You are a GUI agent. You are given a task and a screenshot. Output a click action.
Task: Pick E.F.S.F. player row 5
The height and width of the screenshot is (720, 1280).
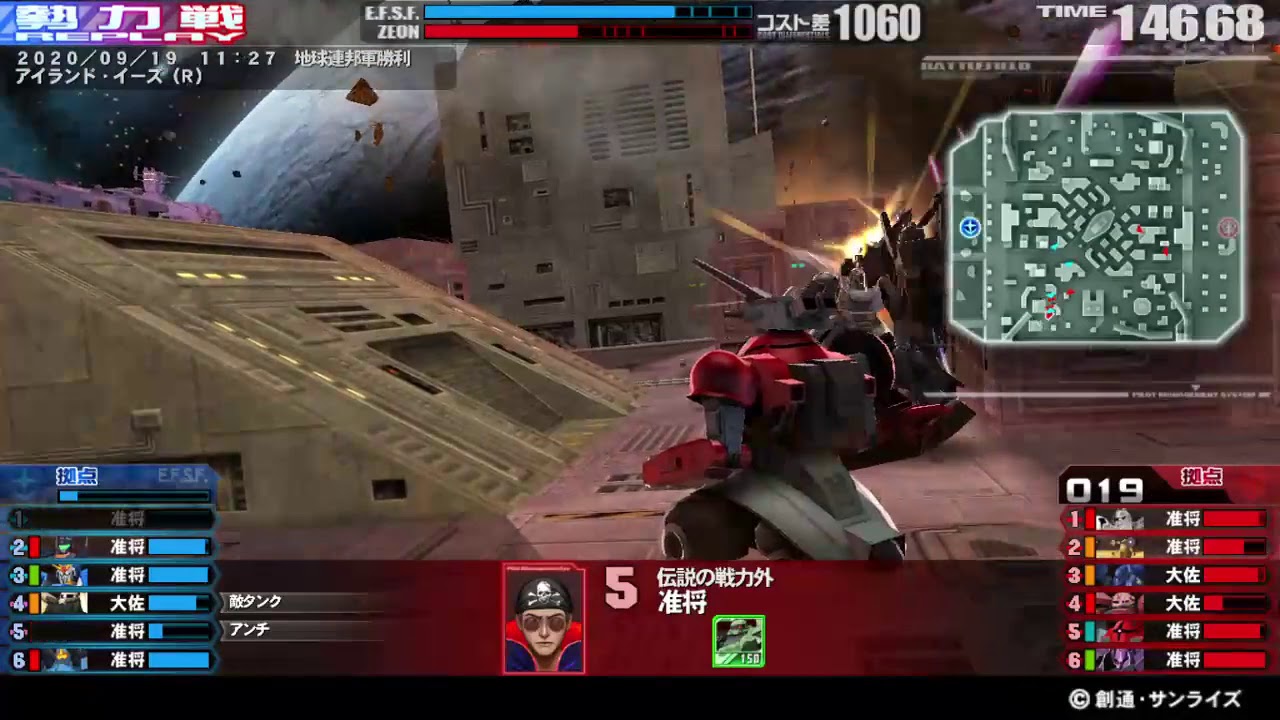[112, 631]
